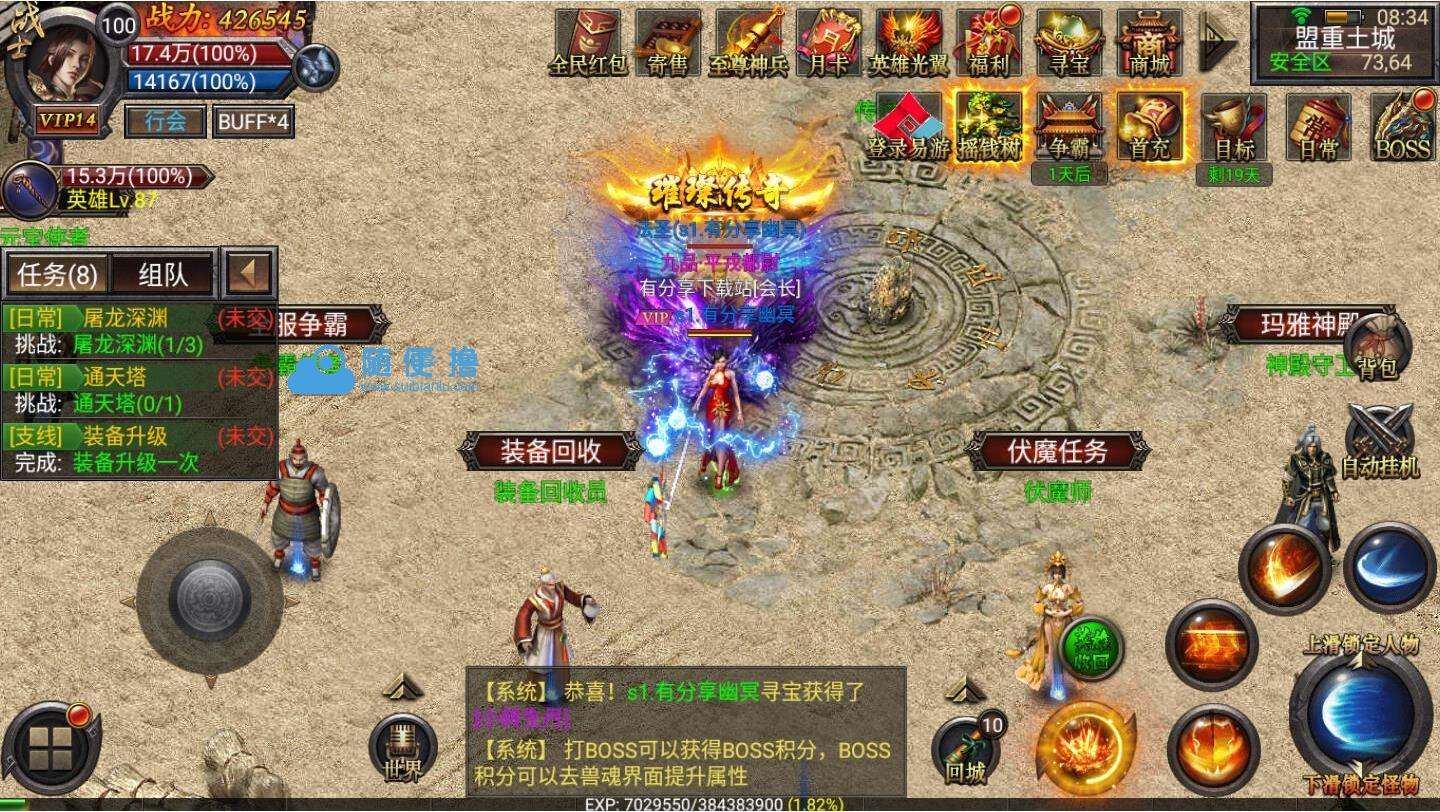Viewport: 1440px width, 812px height.
Task: Open the 福利 welfare icon
Action: click(x=986, y=40)
